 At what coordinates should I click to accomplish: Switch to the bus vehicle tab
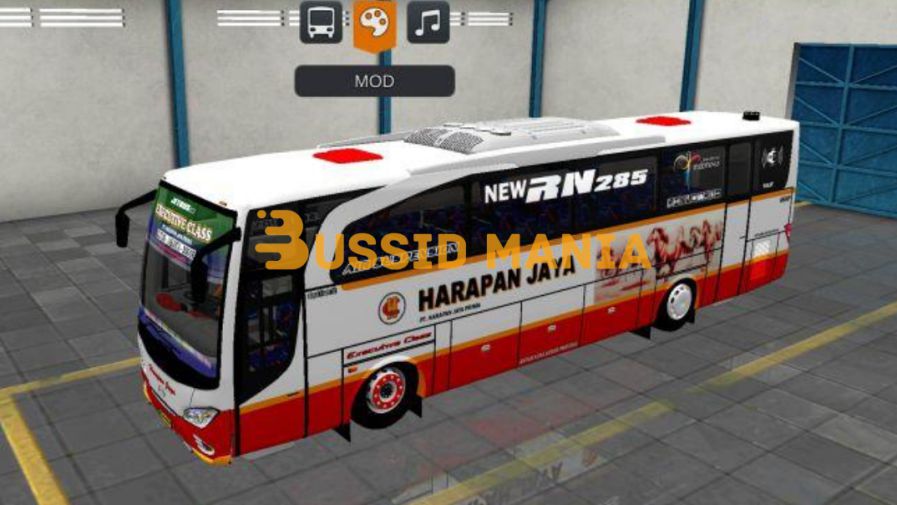point(320,22)
